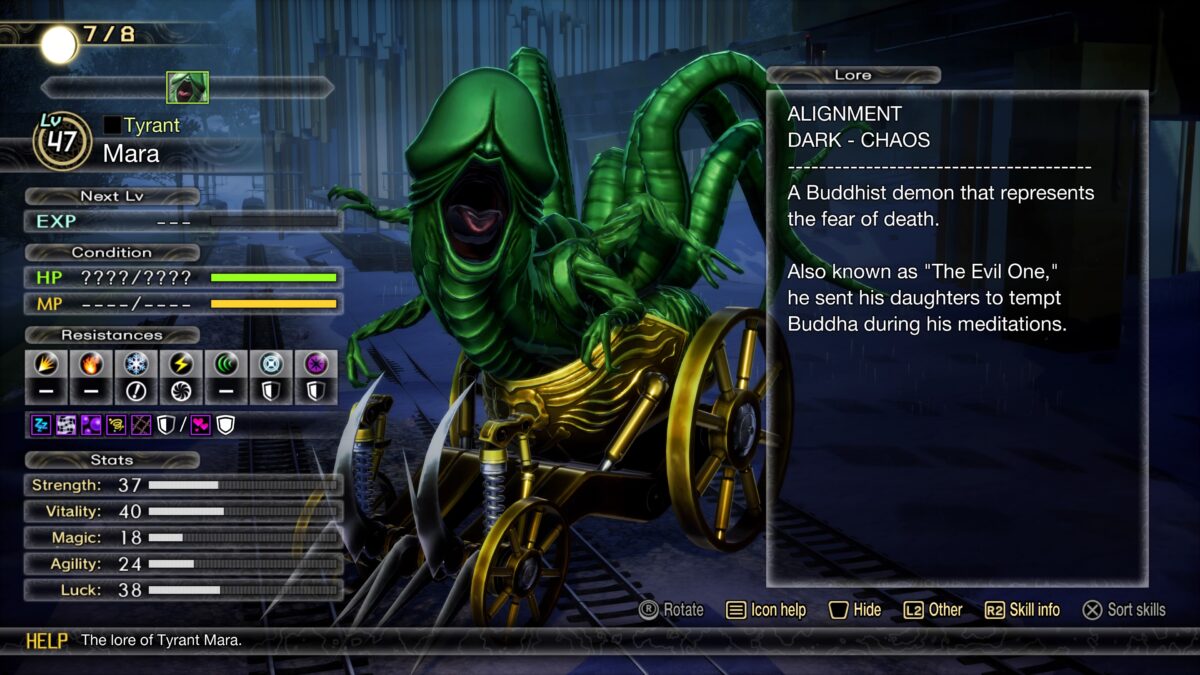Select the Lore panel header

point(853,75)
